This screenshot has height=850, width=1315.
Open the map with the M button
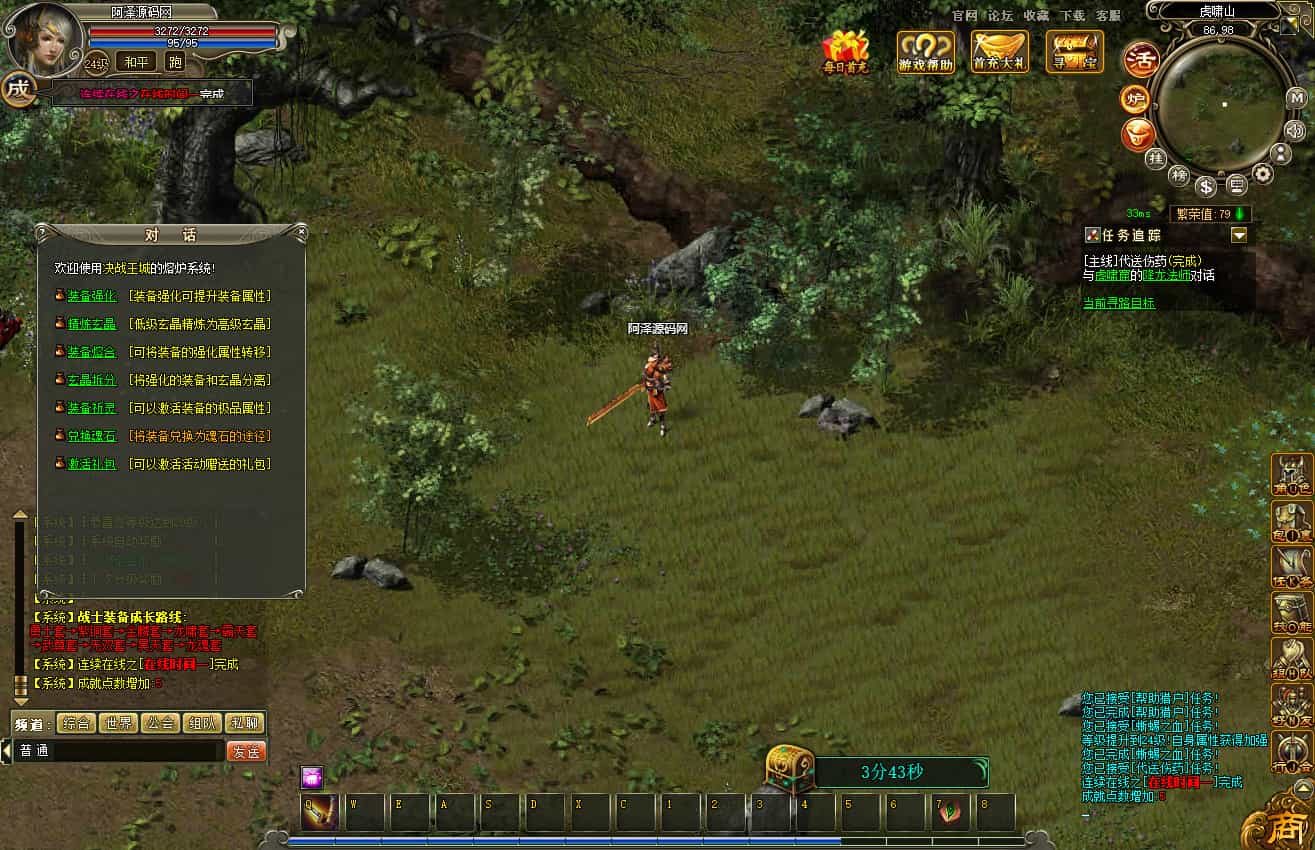point(1296,98)
